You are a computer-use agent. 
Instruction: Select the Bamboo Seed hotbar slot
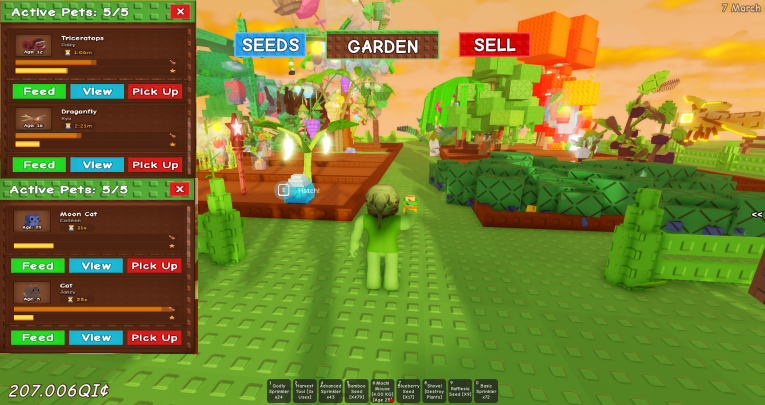click(357, 391)
